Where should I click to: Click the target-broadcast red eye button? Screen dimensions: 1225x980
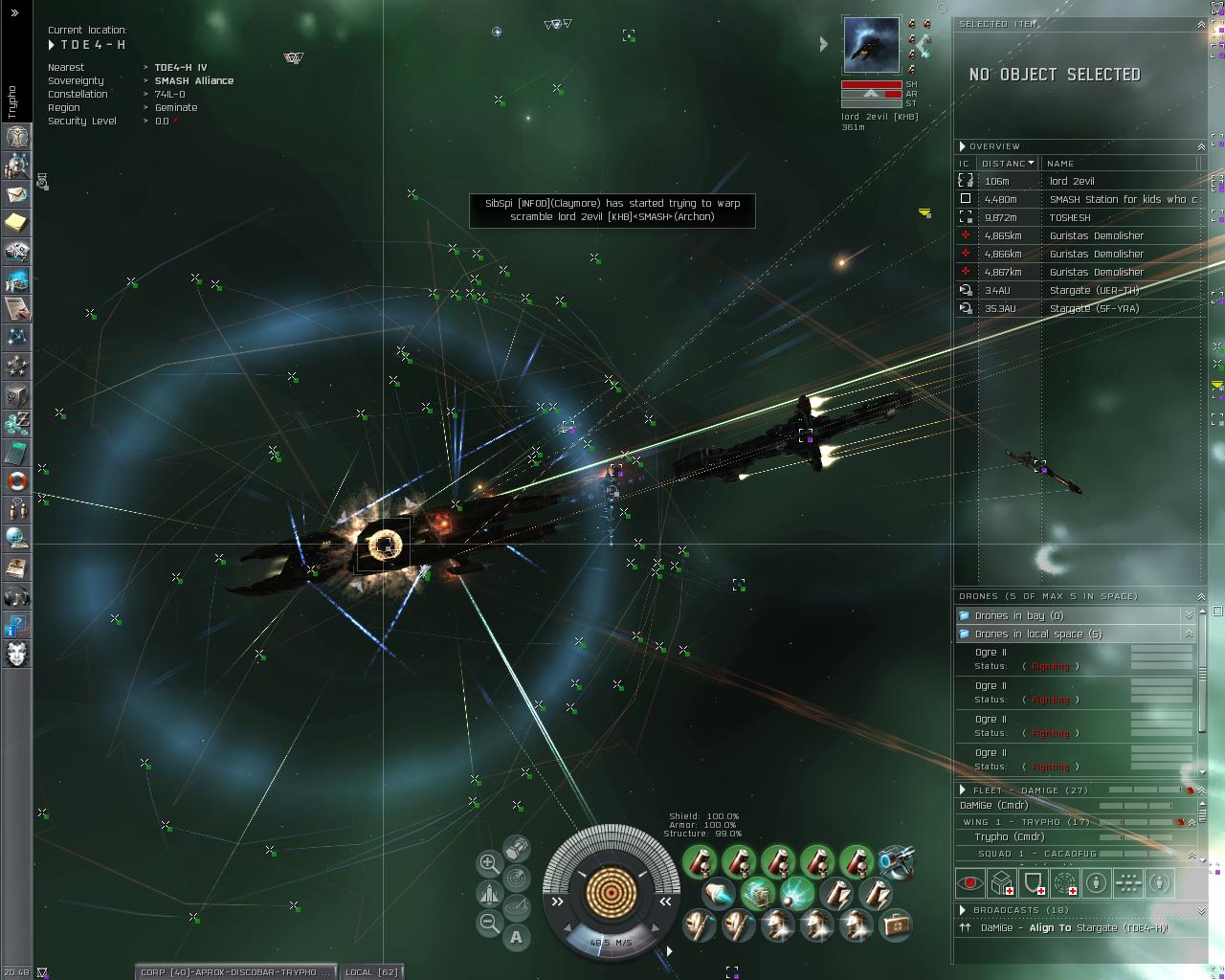click(970, 882)
